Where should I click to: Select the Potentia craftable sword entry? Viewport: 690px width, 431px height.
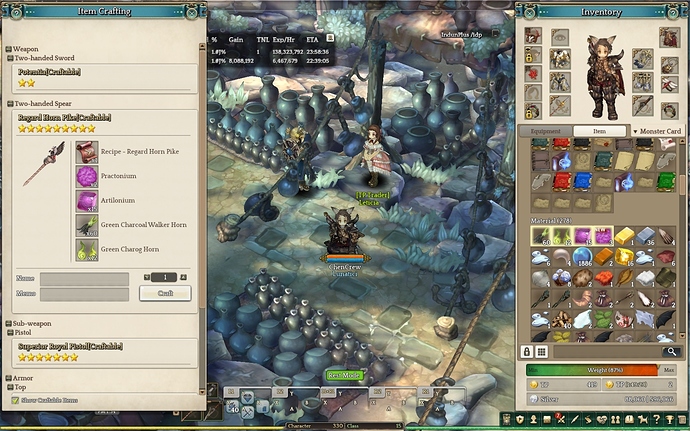coord(49,72)
